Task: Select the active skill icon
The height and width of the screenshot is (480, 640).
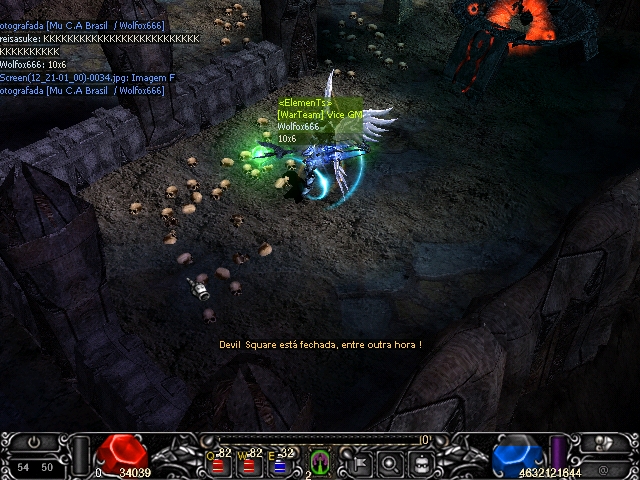Action: point(321,461)
